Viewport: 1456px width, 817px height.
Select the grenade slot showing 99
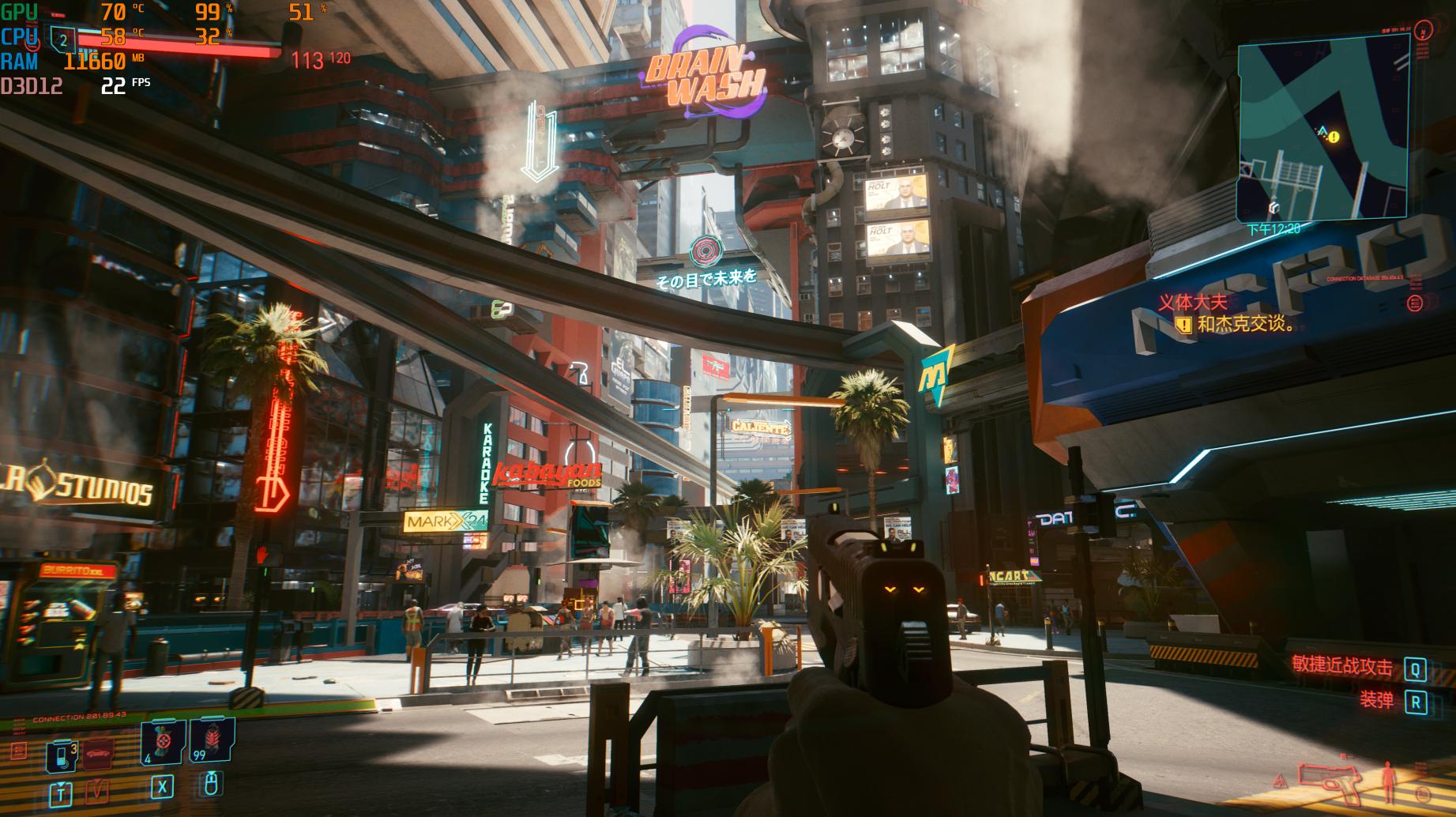(x=211, y=743)
